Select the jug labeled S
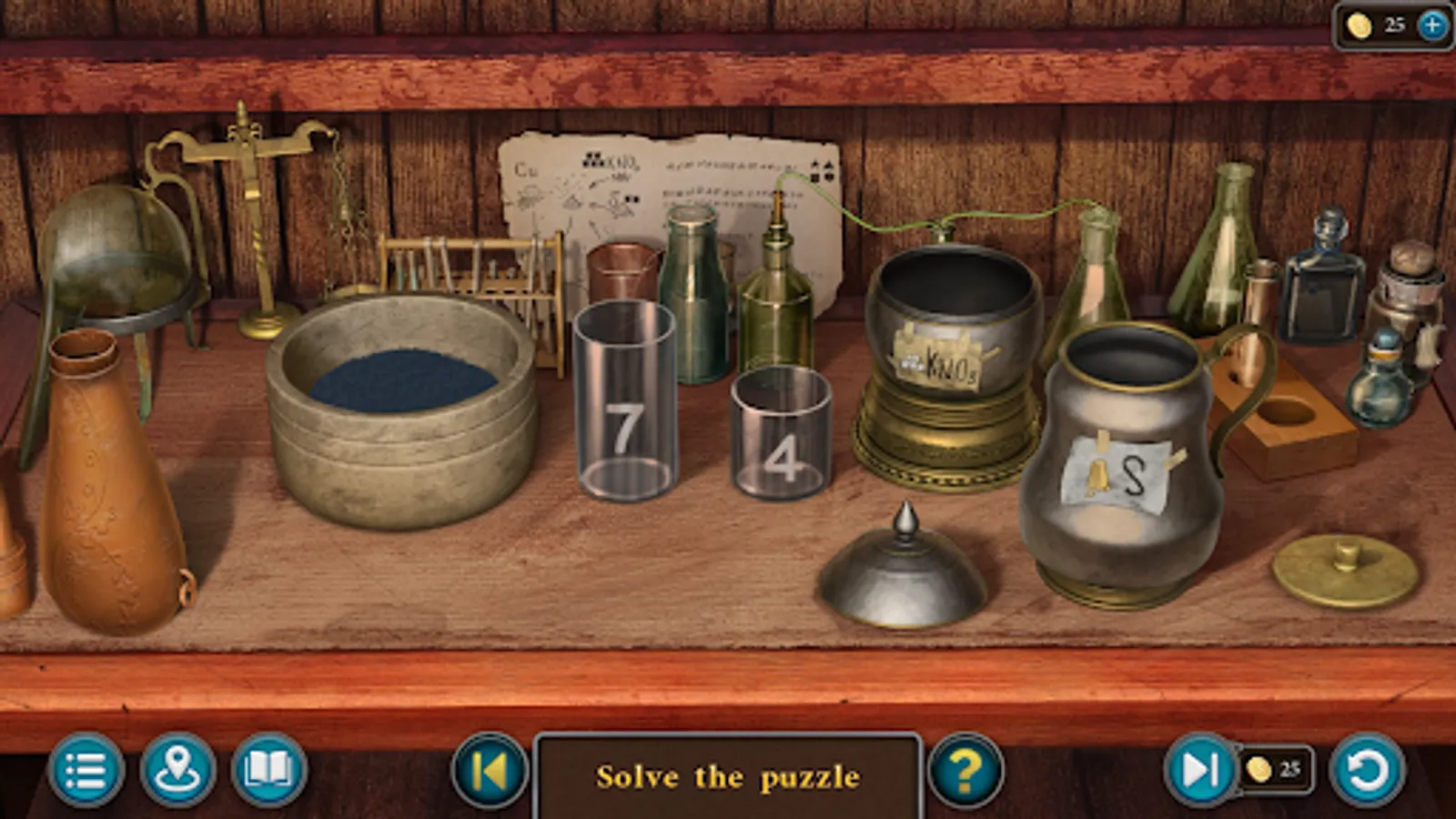 [1124, 455]
